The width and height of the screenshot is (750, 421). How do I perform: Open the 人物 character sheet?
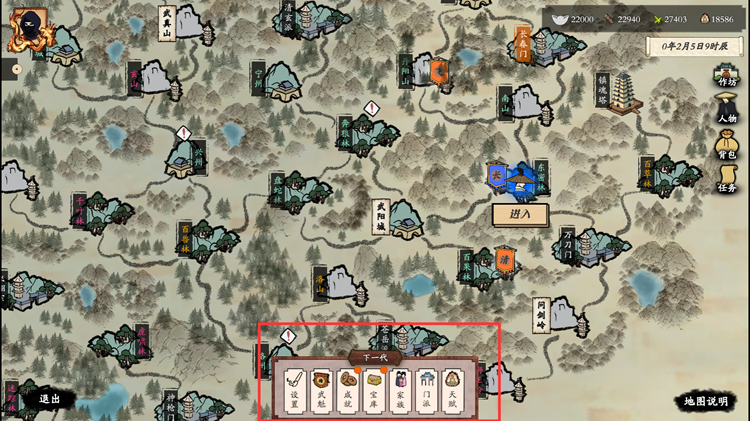[727, 112]
